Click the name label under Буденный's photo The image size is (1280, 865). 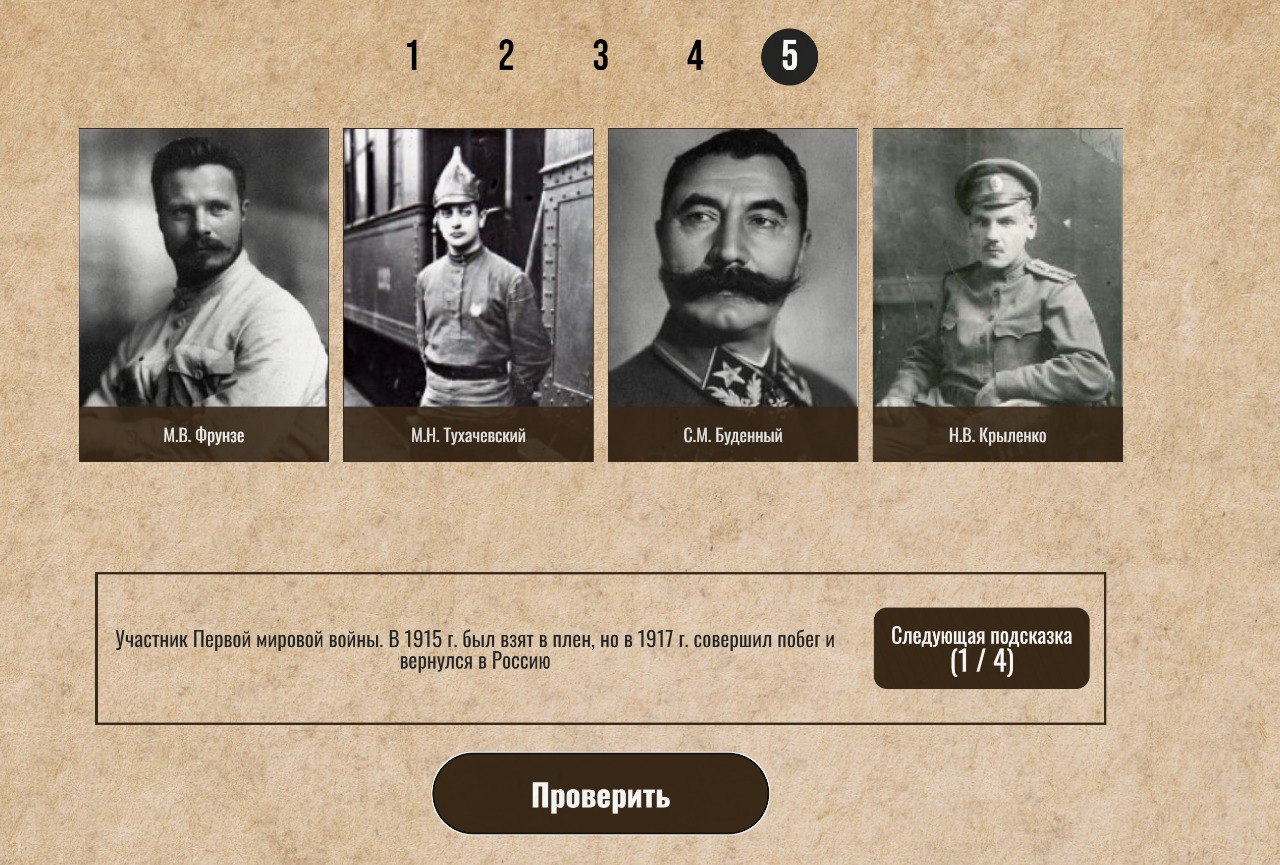731,437
